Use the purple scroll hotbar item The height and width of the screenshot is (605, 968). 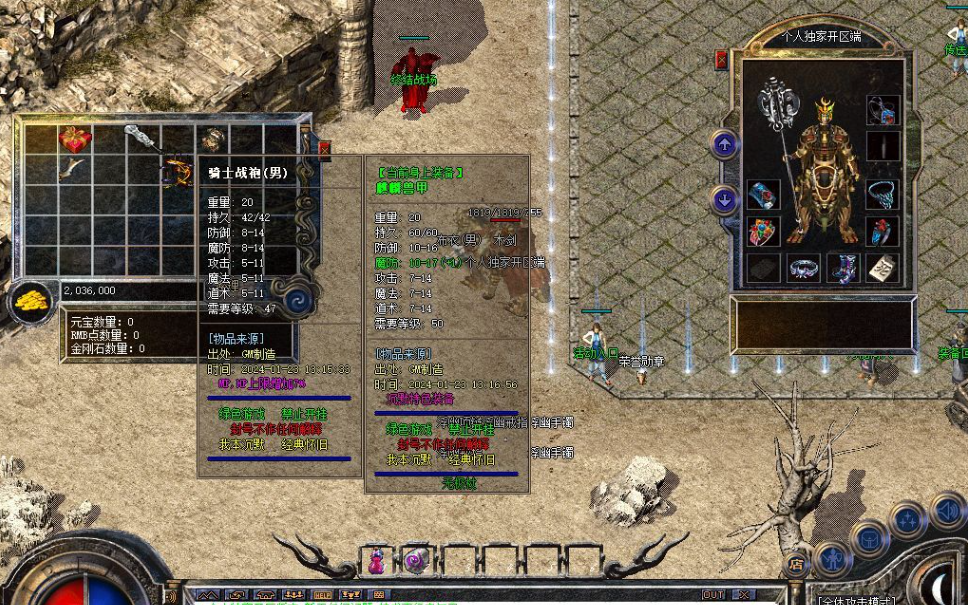[415, 560]
